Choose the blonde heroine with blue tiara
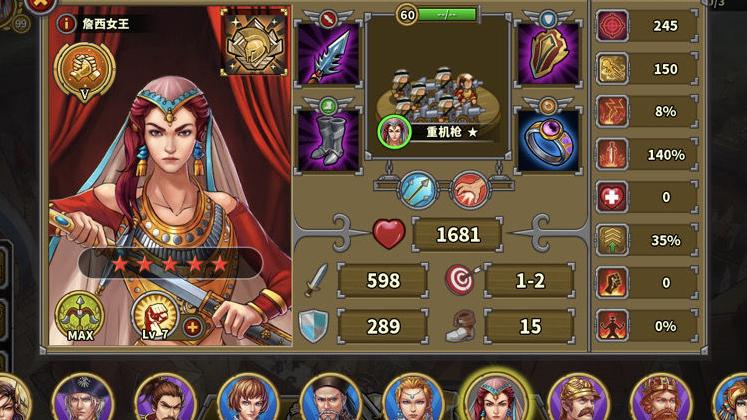747x420 pixels. [412, 400]
